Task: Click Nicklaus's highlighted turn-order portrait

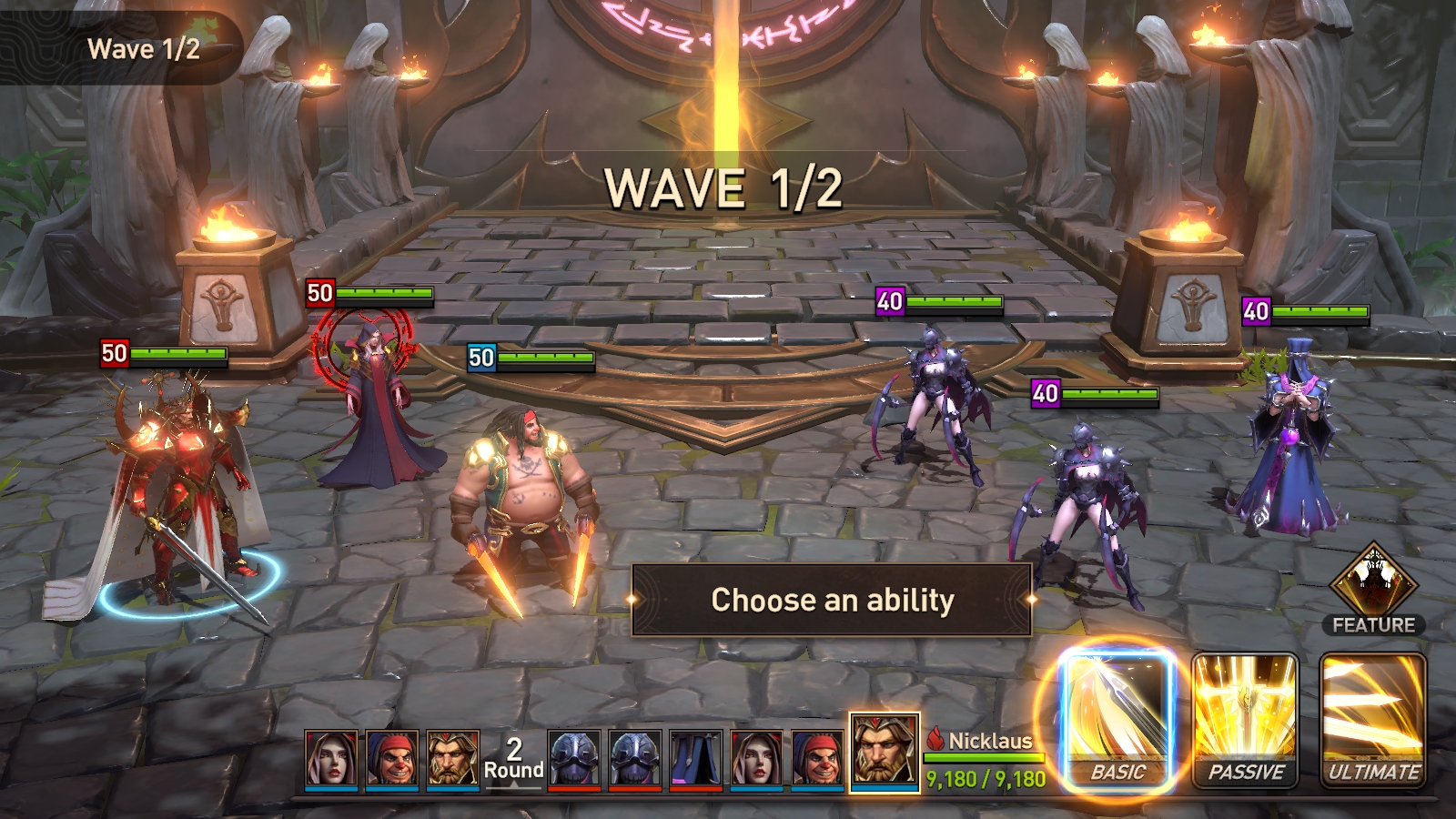Action: coord(884,752)
